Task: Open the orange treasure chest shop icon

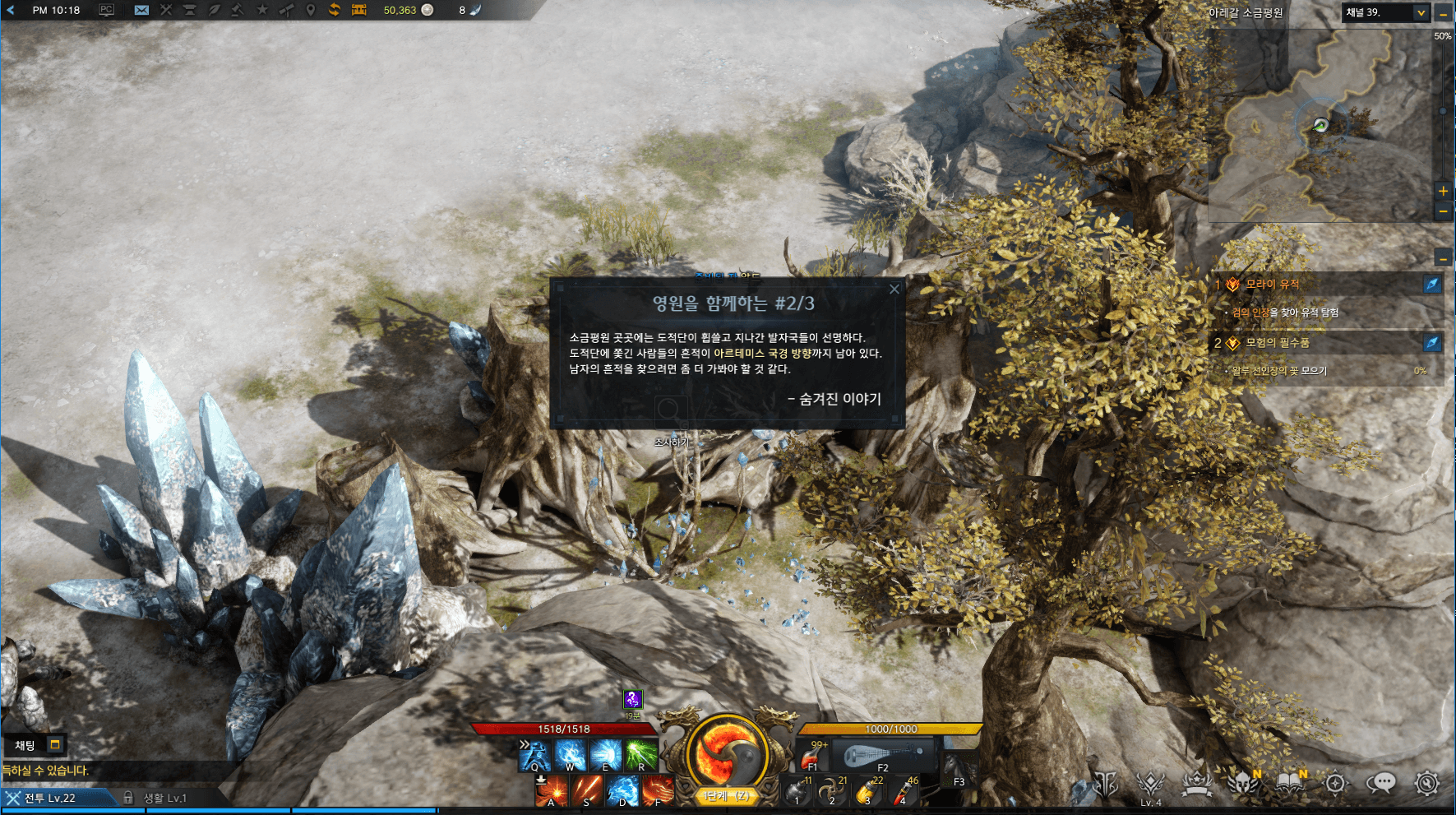Action: click(x=359, y=10)
